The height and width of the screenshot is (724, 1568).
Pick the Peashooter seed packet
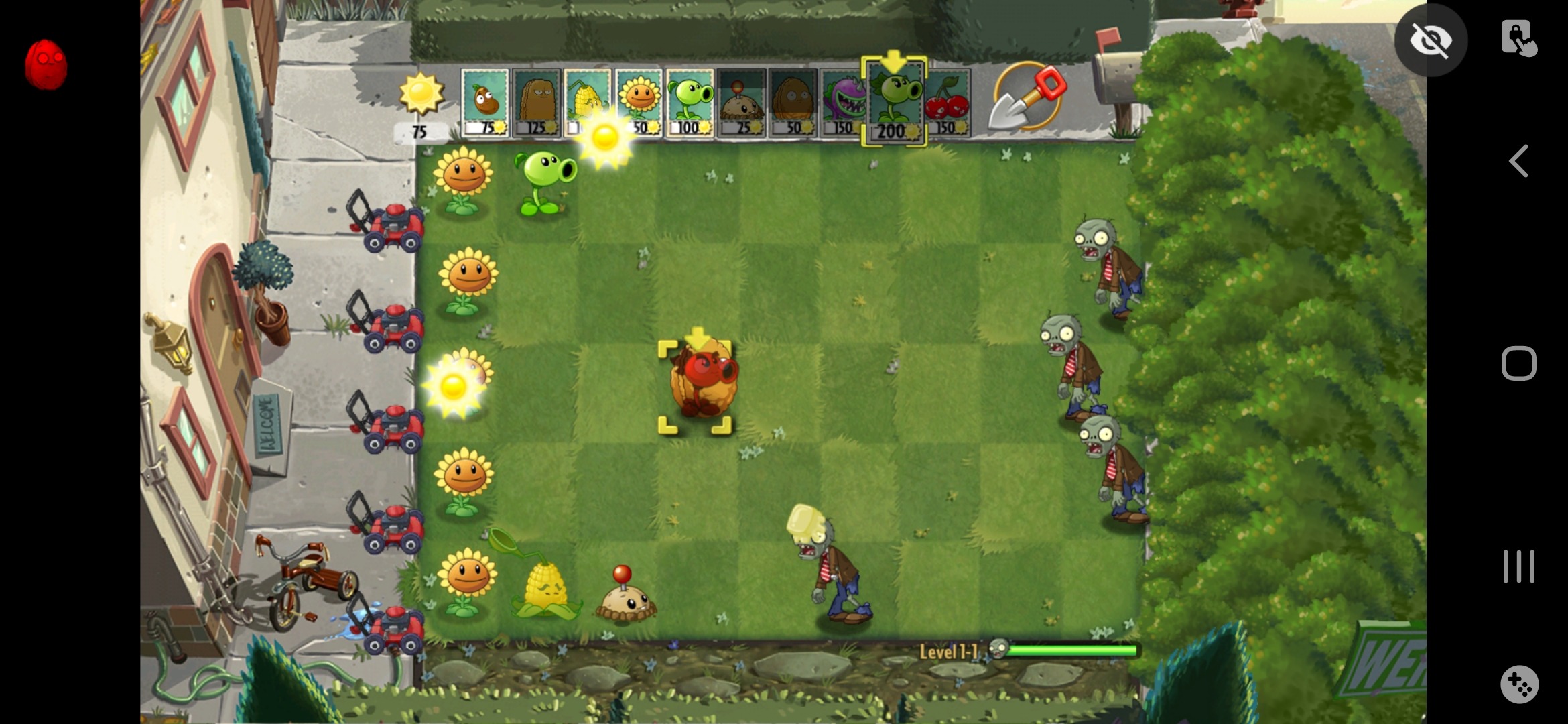[690, 102]
